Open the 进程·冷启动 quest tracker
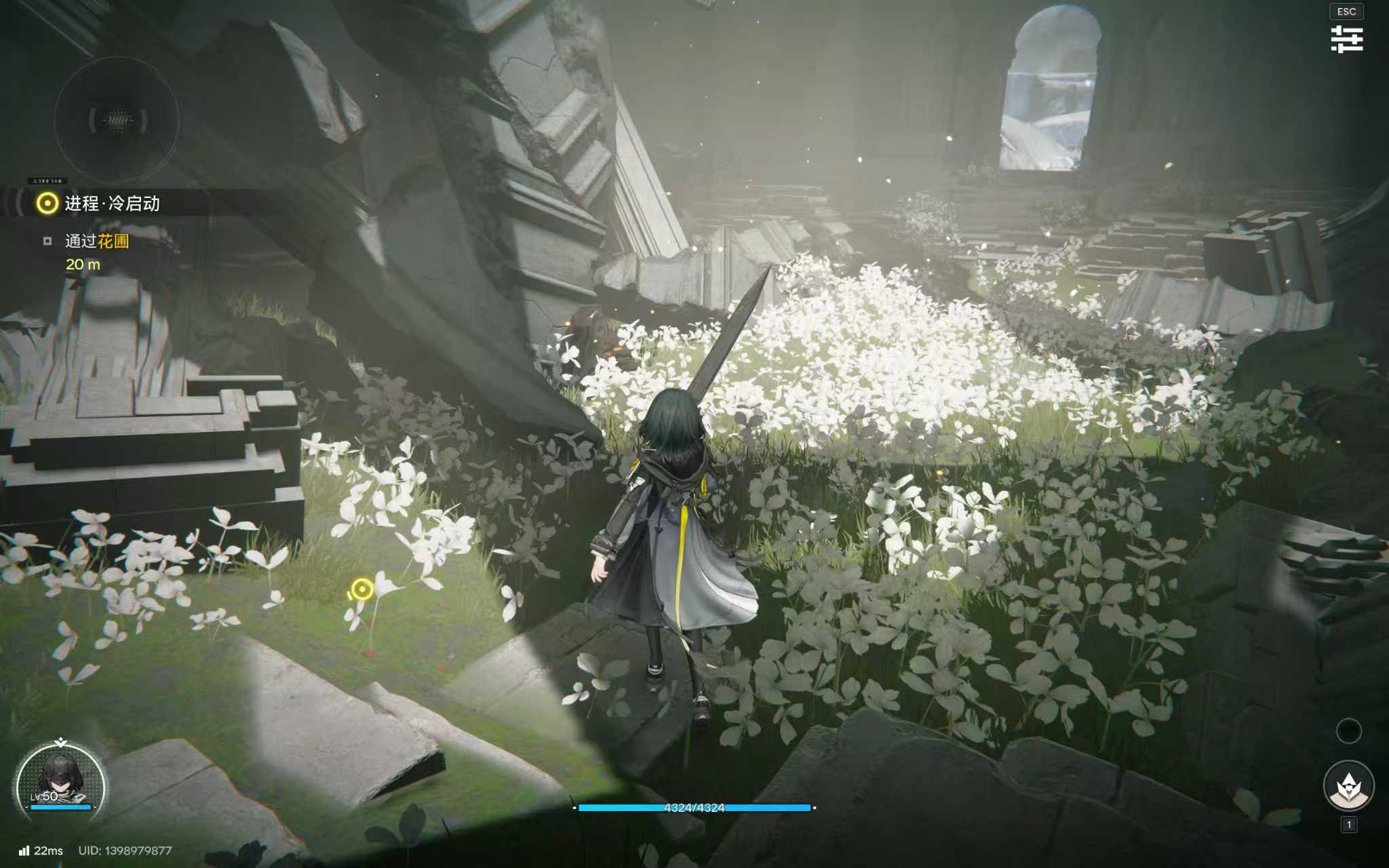Viewport: 1389px width, 868px height. click(111, 203)
